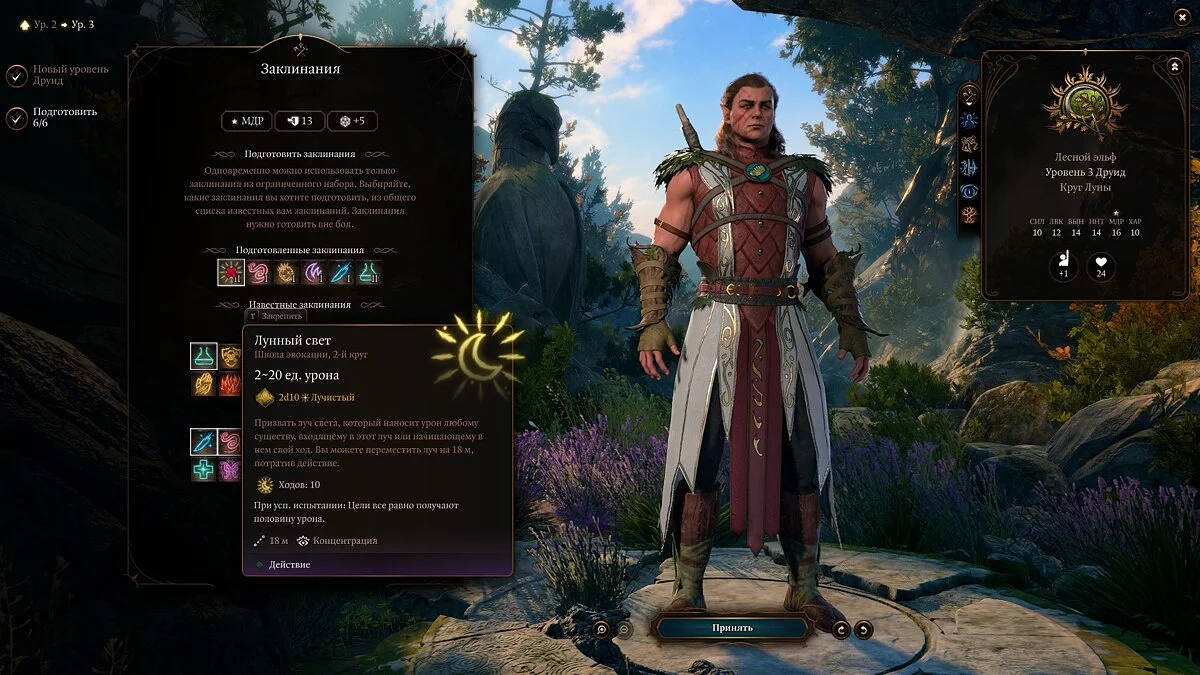Screen dimensions: 1200x675
Task: Remove the first prepared spell with red cross
Action: click(231, 273)
